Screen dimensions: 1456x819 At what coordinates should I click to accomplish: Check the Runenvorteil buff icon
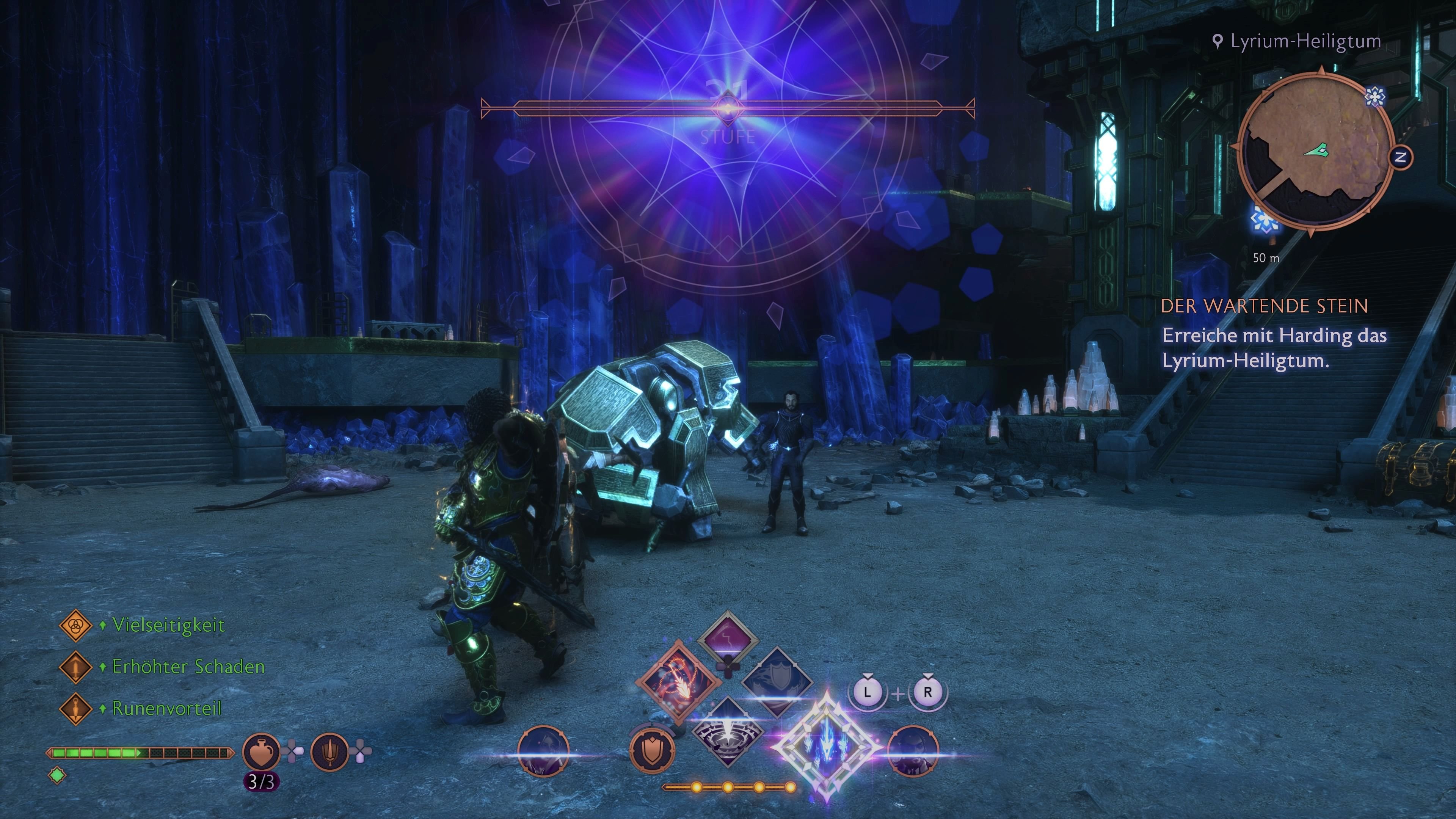[x=75, y=709]
